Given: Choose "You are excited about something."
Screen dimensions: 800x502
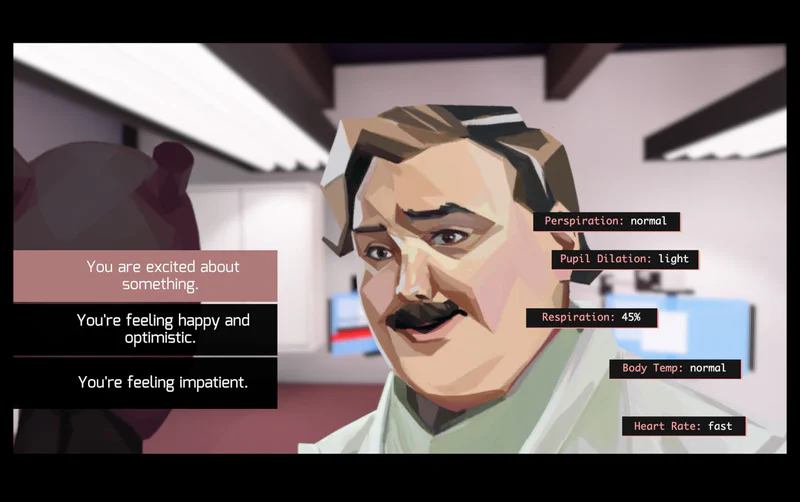Looking at the screenshot, I should coord(145,275).
